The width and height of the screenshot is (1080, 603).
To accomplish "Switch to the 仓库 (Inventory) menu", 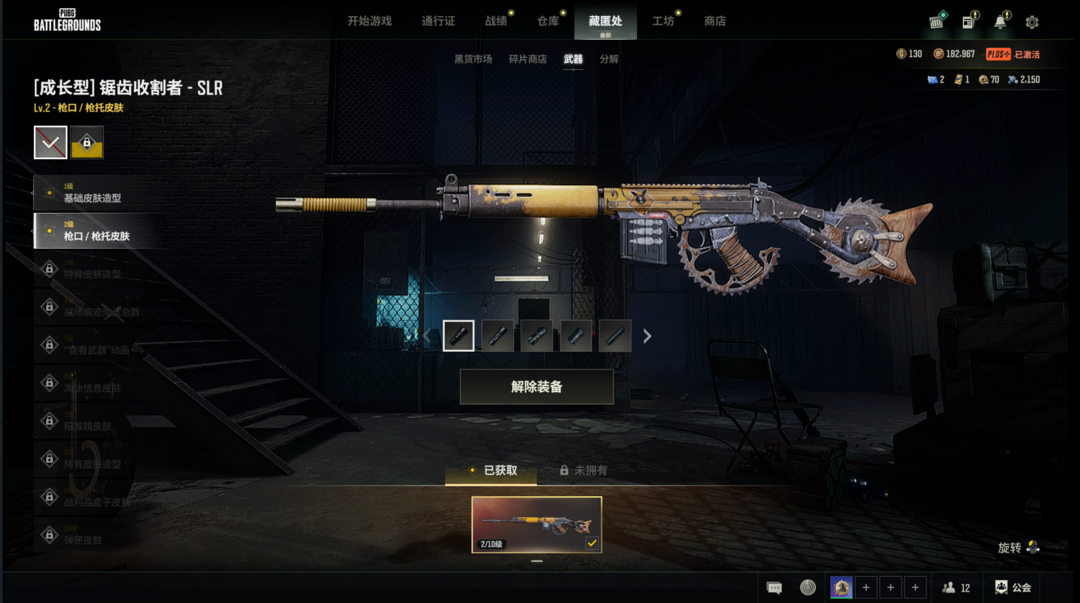I will tap(548, 21).
